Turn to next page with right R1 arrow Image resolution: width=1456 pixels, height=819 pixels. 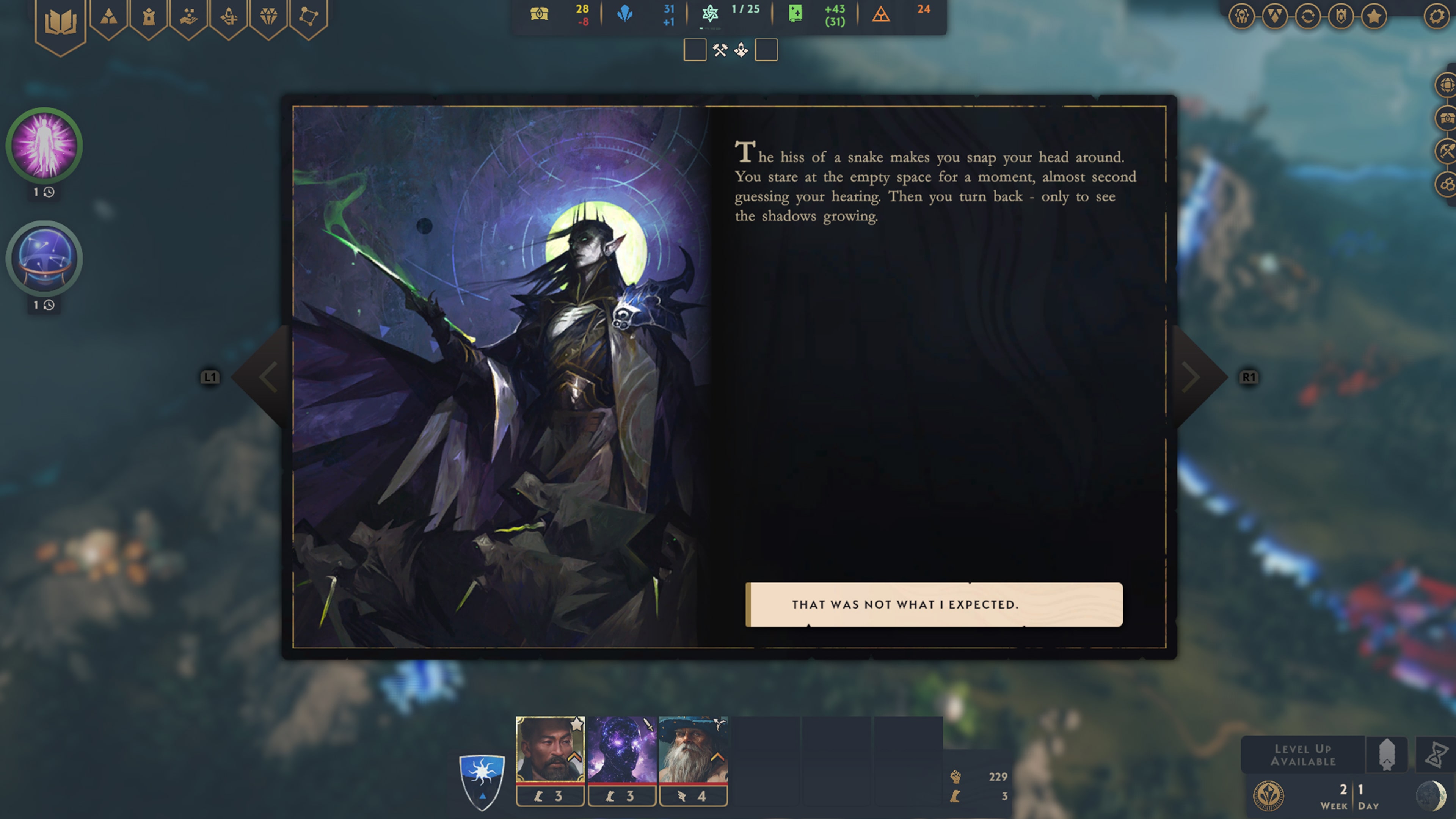pos(1190,377)
